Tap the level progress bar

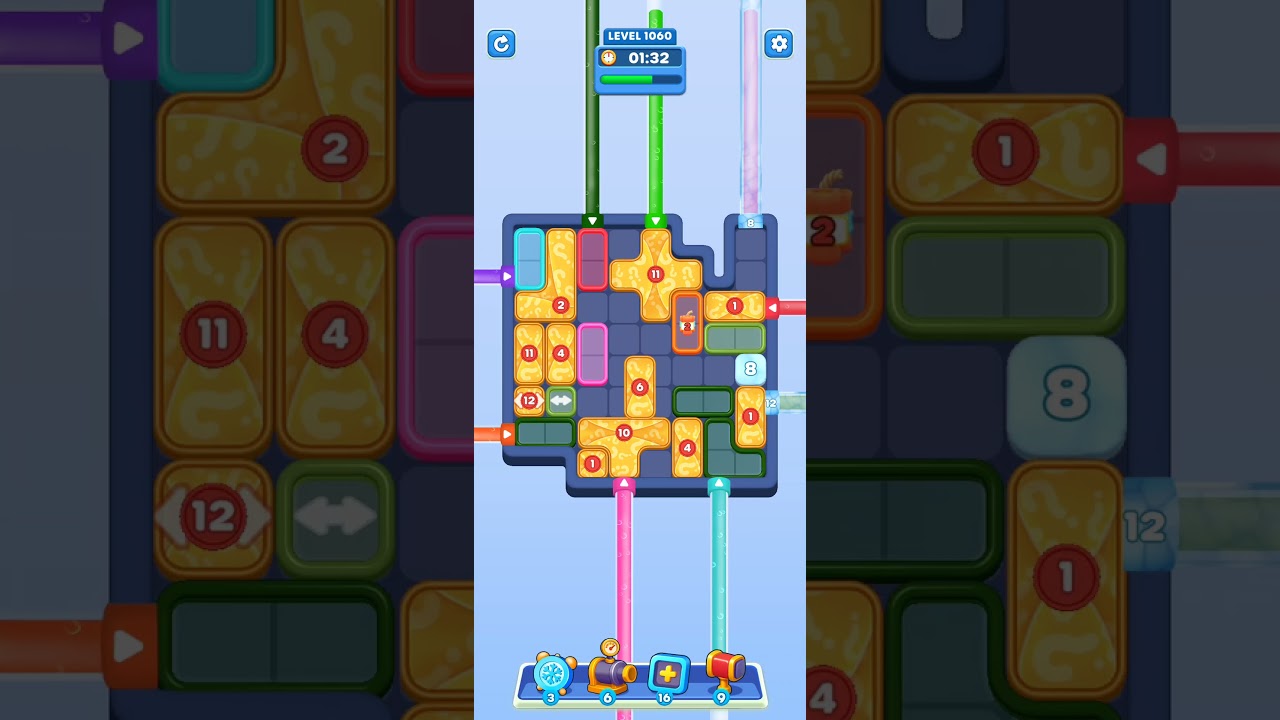pos(640,80)
